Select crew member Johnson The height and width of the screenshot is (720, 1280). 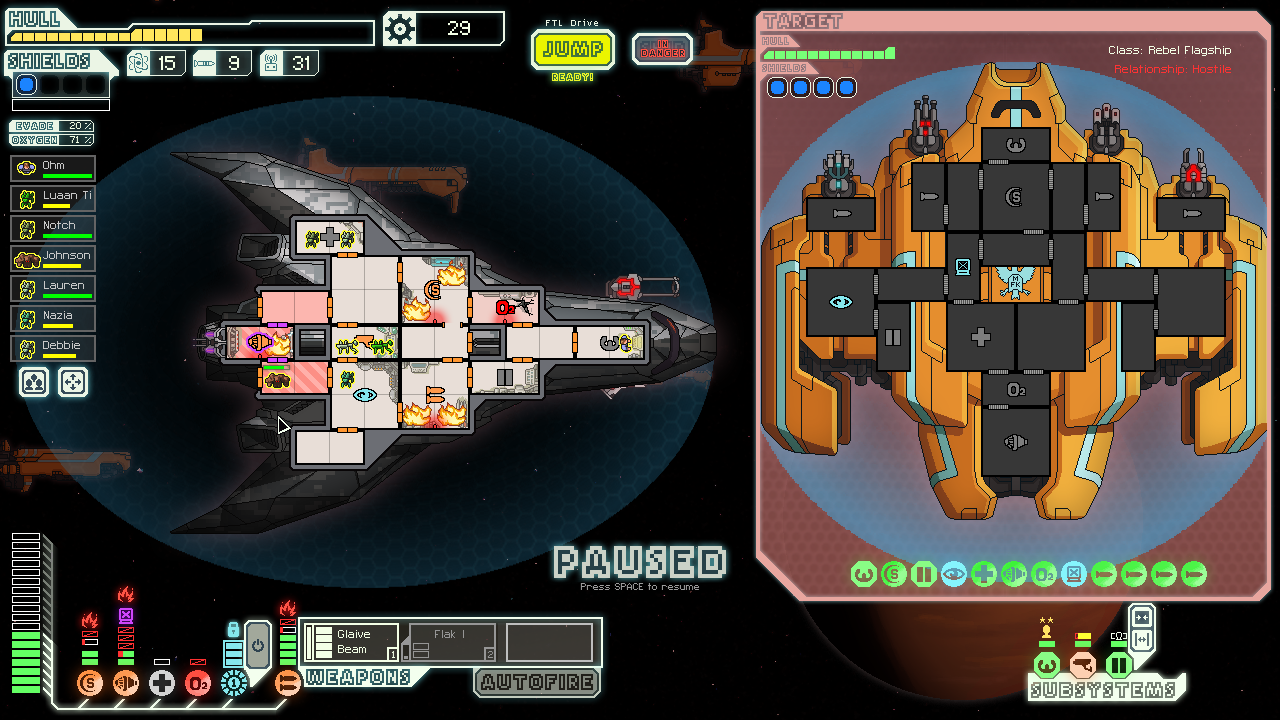tap(54, 258)
